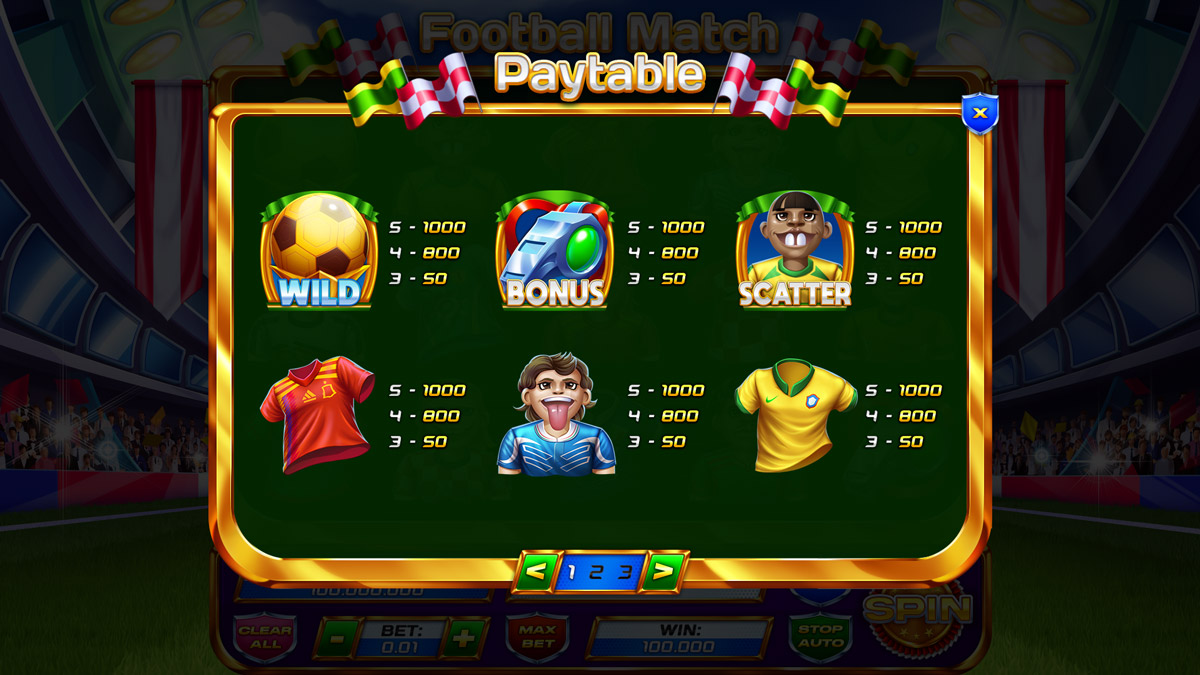This screenshot has height=675, width=1200.
Task: Switch to paytable page 3
Action: pos(624,573)
